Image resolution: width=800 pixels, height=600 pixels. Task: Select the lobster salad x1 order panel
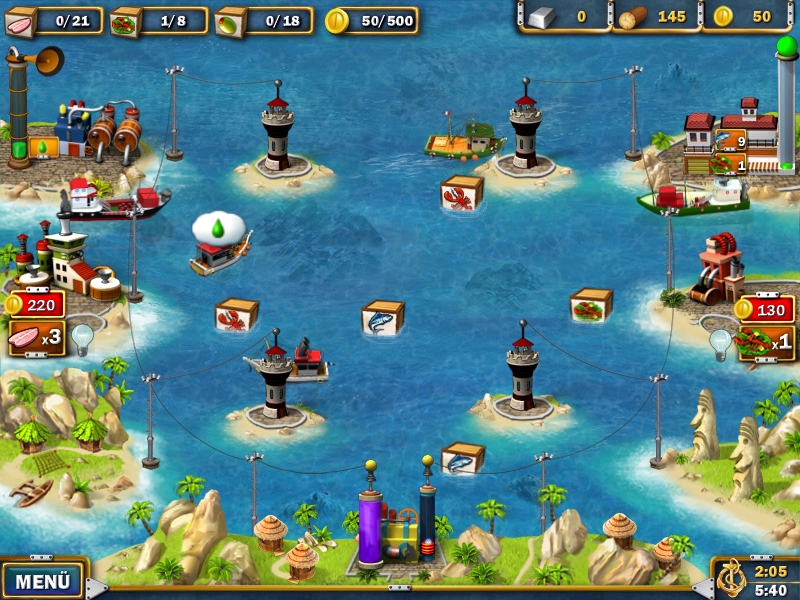[765, 343]
